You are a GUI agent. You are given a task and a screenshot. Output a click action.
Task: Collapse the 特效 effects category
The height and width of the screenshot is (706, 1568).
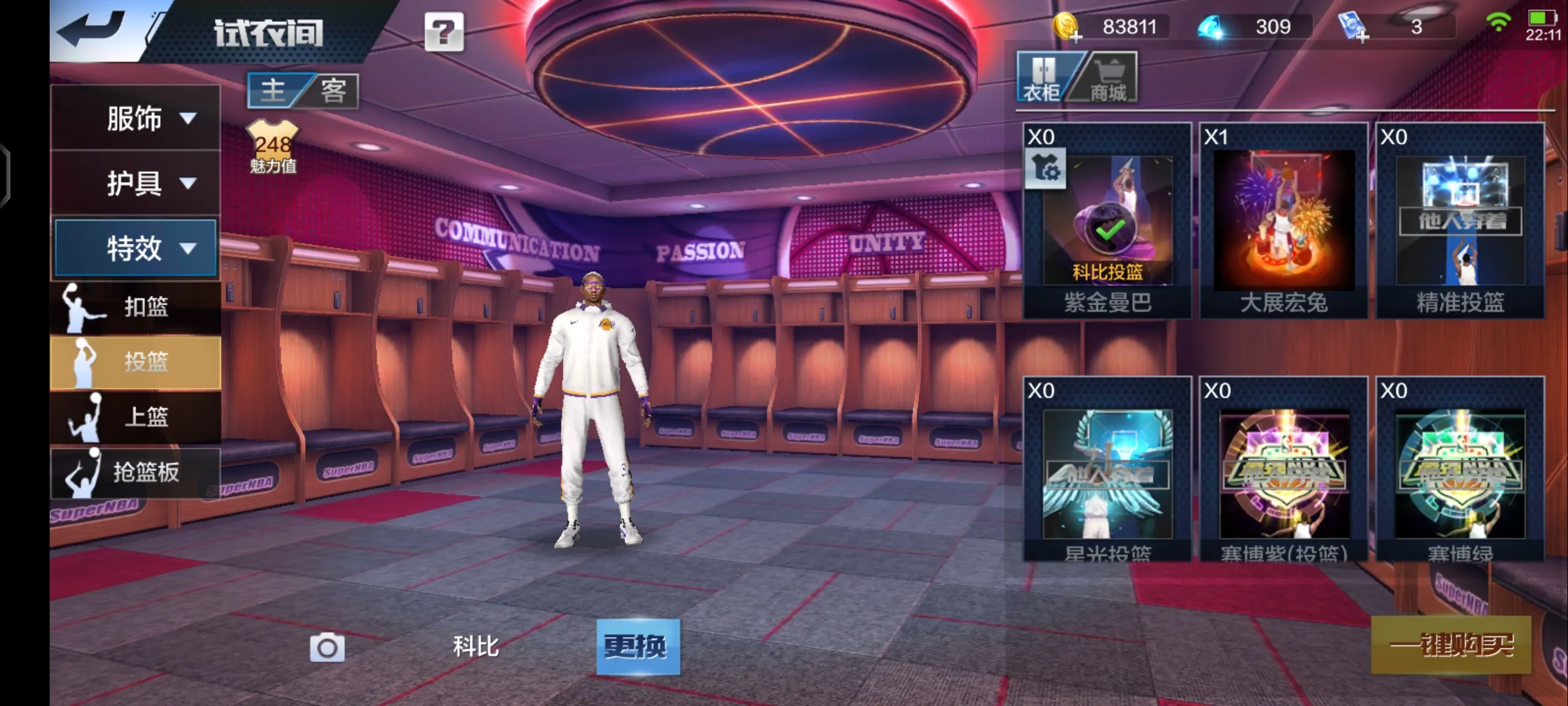tap(136, 248)
